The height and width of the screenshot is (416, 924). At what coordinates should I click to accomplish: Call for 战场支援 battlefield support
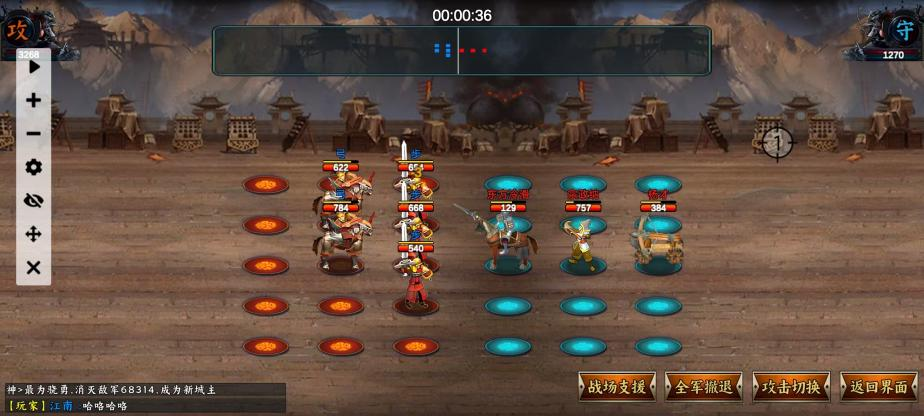(x=617, y=387)
